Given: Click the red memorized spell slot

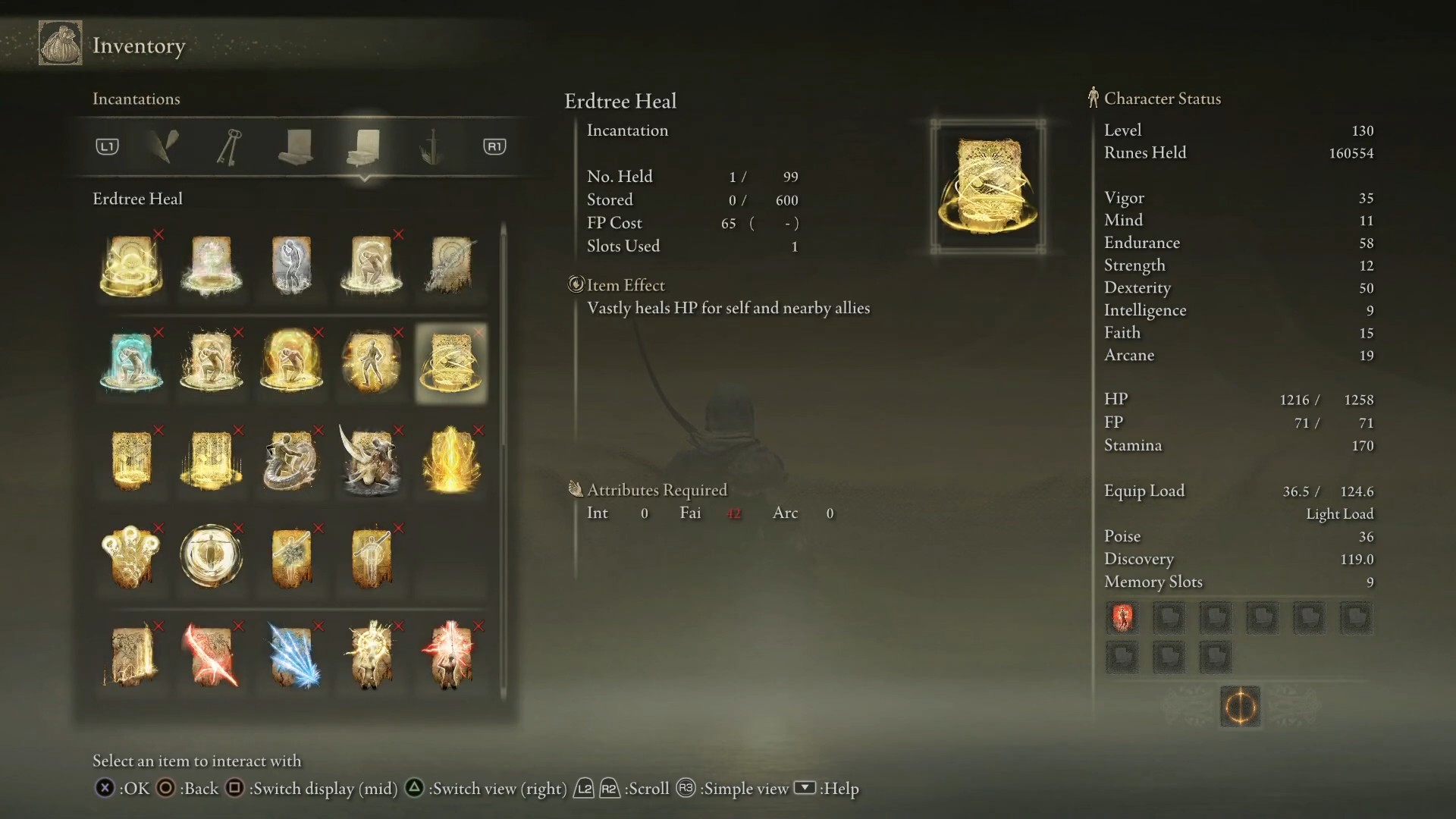Looking at the screenshot, I should pos(1122,618).
